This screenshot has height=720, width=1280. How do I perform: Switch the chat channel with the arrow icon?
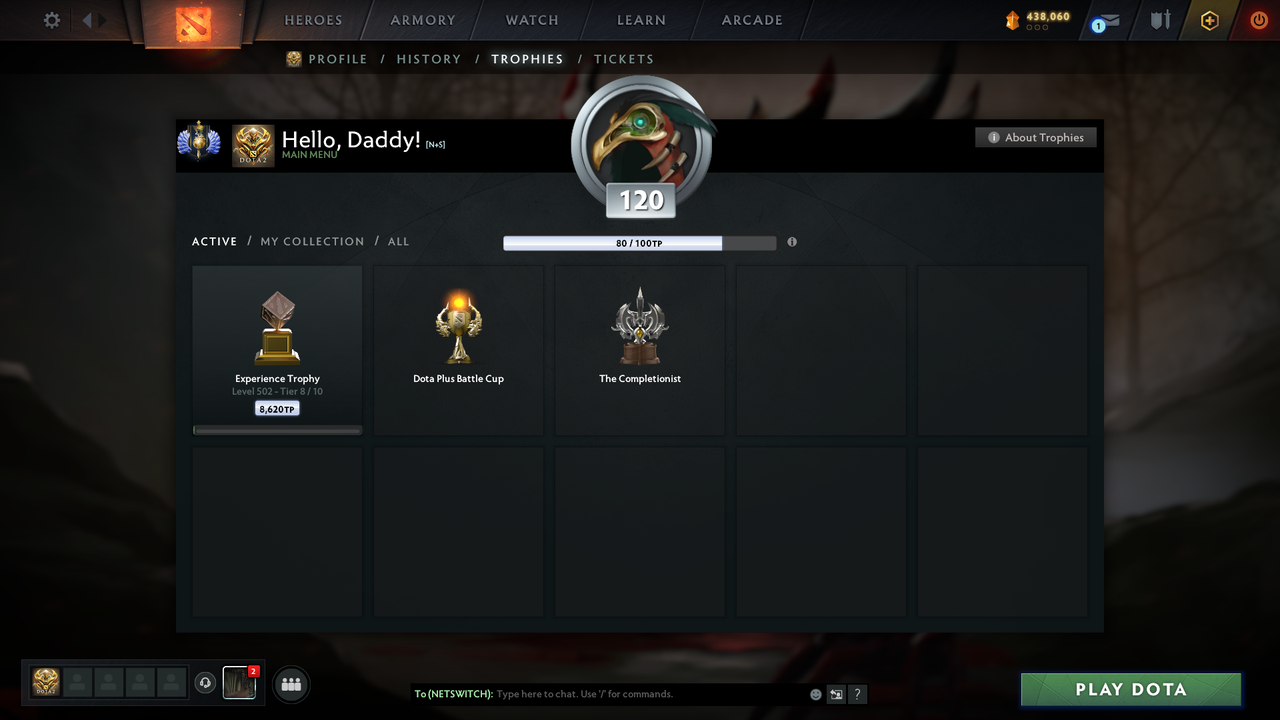[x=836, y=694]
